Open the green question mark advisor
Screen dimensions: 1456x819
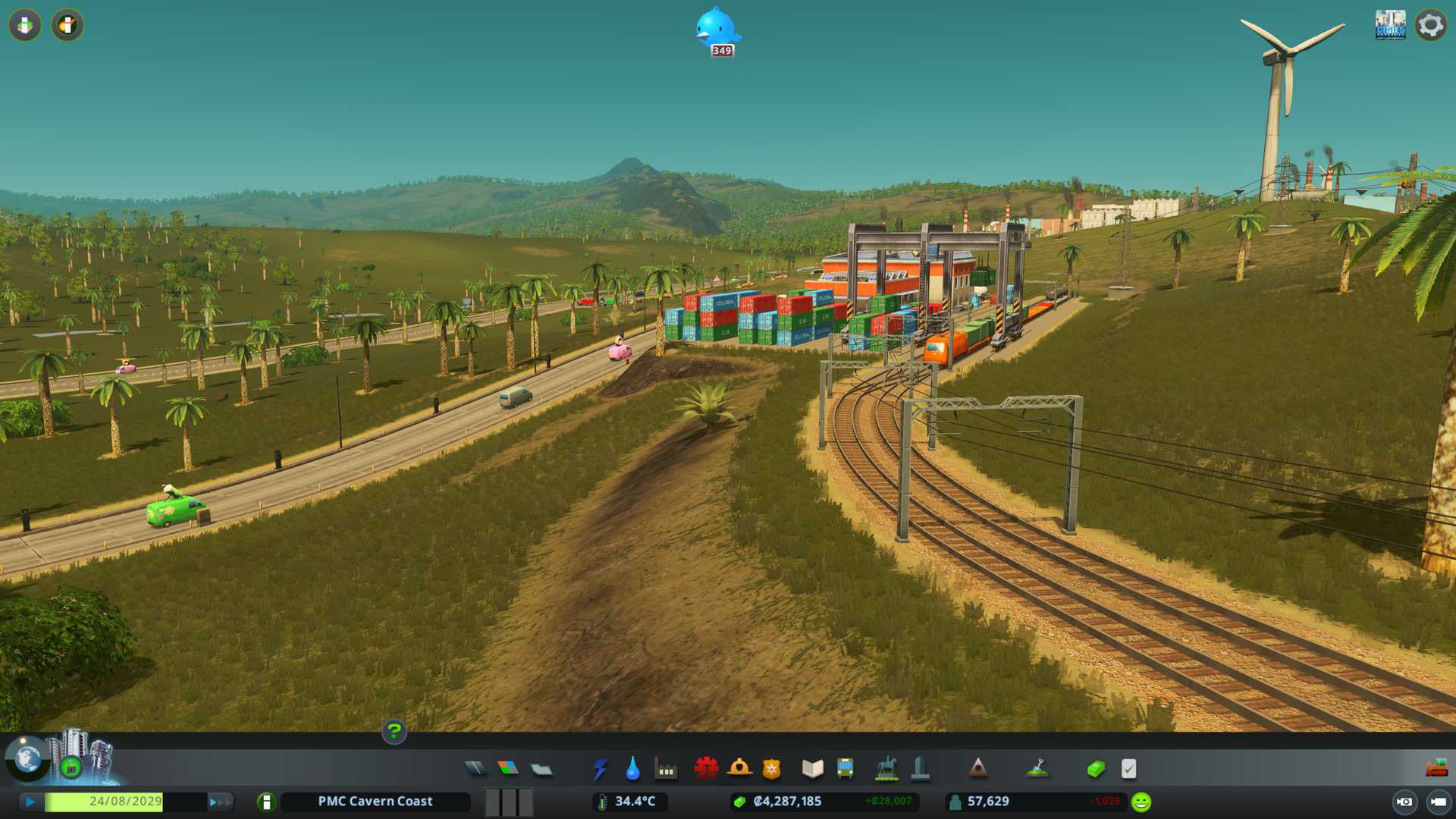pyautogui.click(x=394, y=731)
